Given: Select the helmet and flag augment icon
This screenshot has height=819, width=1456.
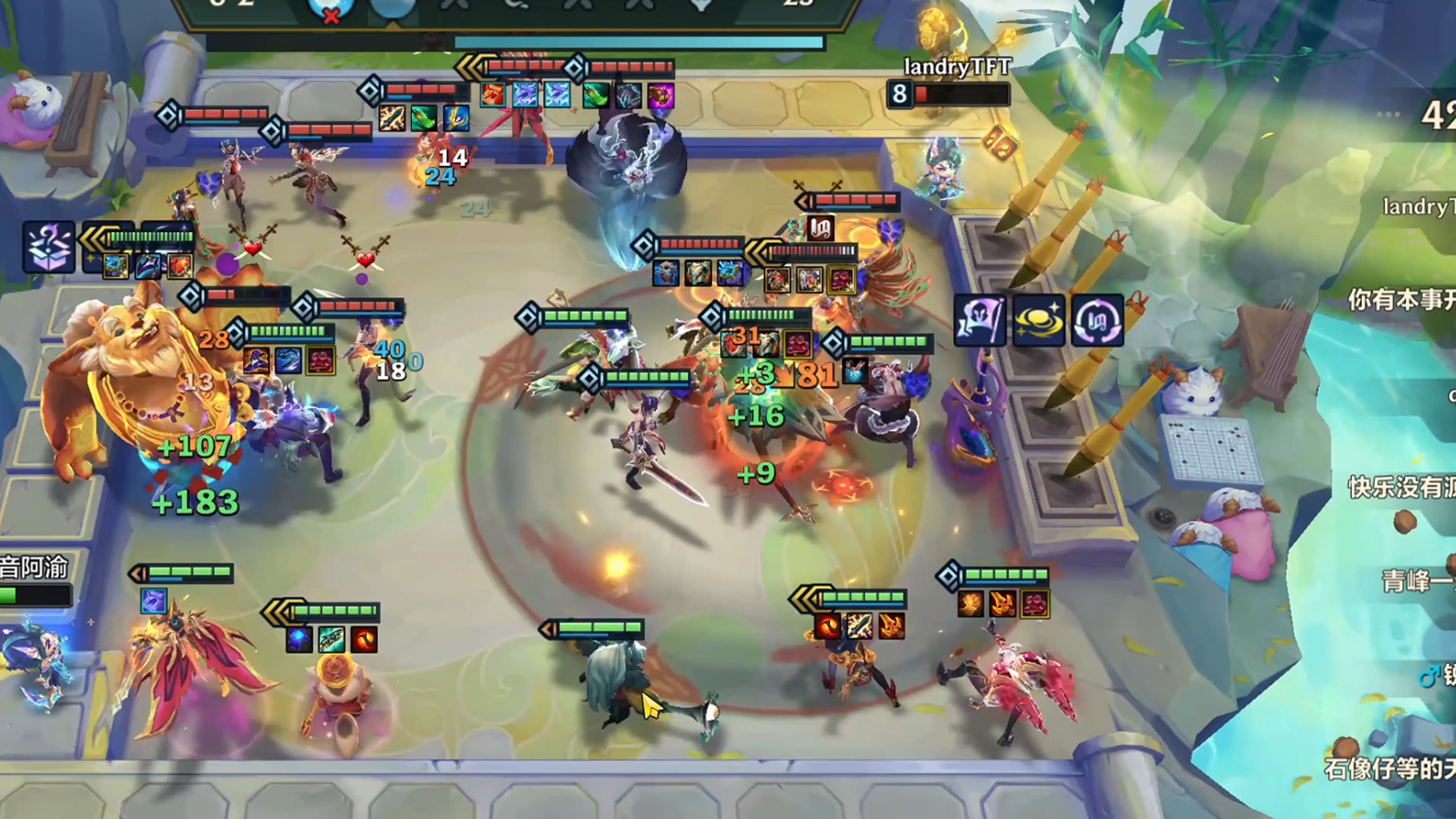Looking at the screenshot, I should point(980,320).
